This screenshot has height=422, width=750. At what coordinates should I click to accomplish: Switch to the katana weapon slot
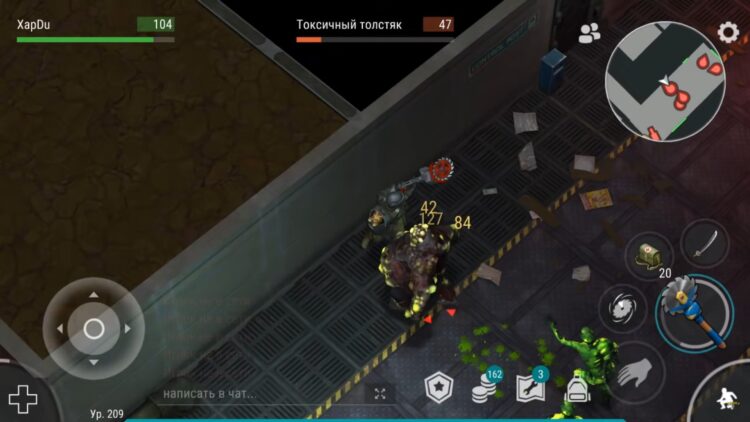pos(704,242)
